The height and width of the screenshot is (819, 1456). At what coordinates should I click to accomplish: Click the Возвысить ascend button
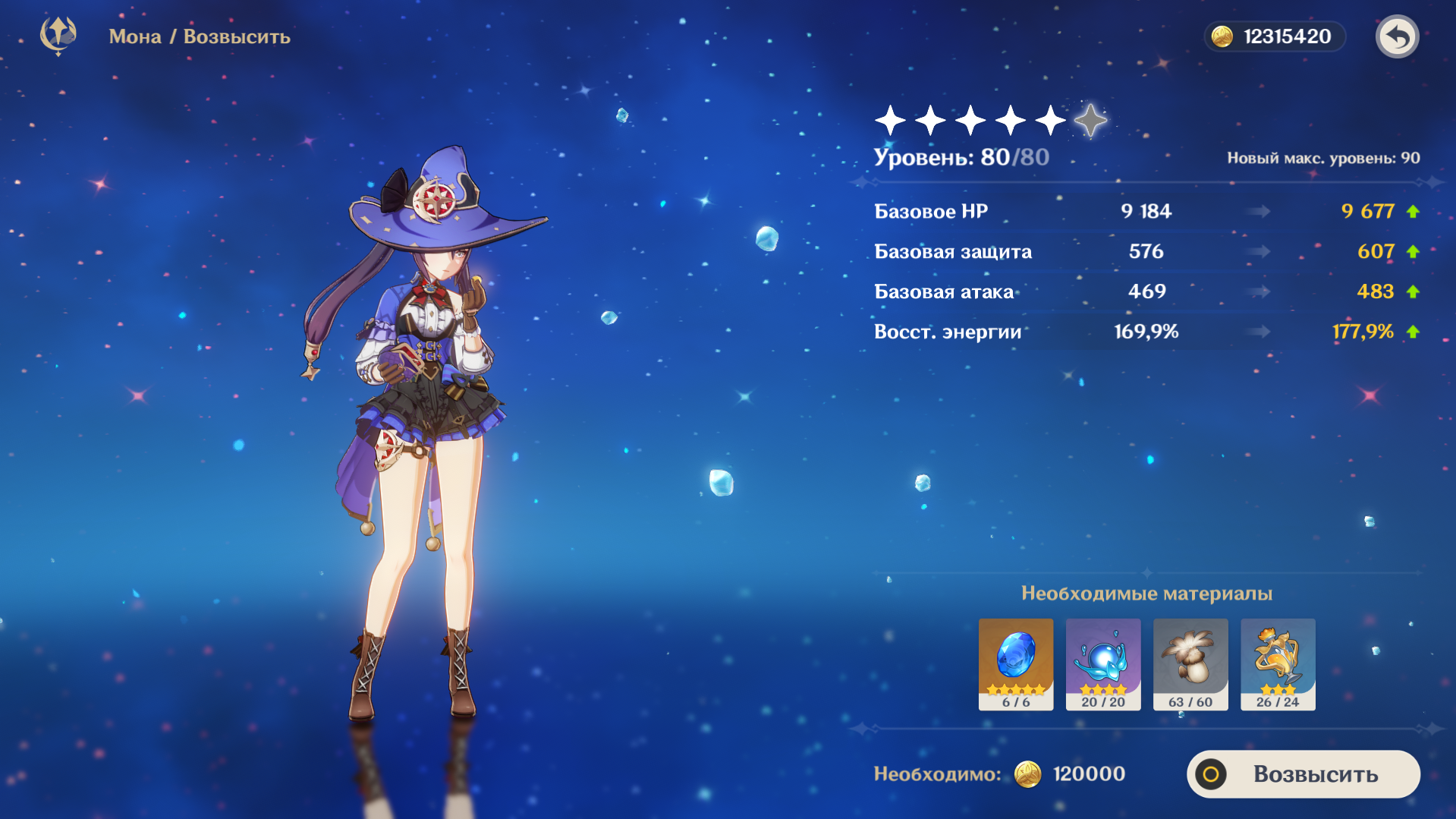pyautogui.click(x=1303, y=774)
